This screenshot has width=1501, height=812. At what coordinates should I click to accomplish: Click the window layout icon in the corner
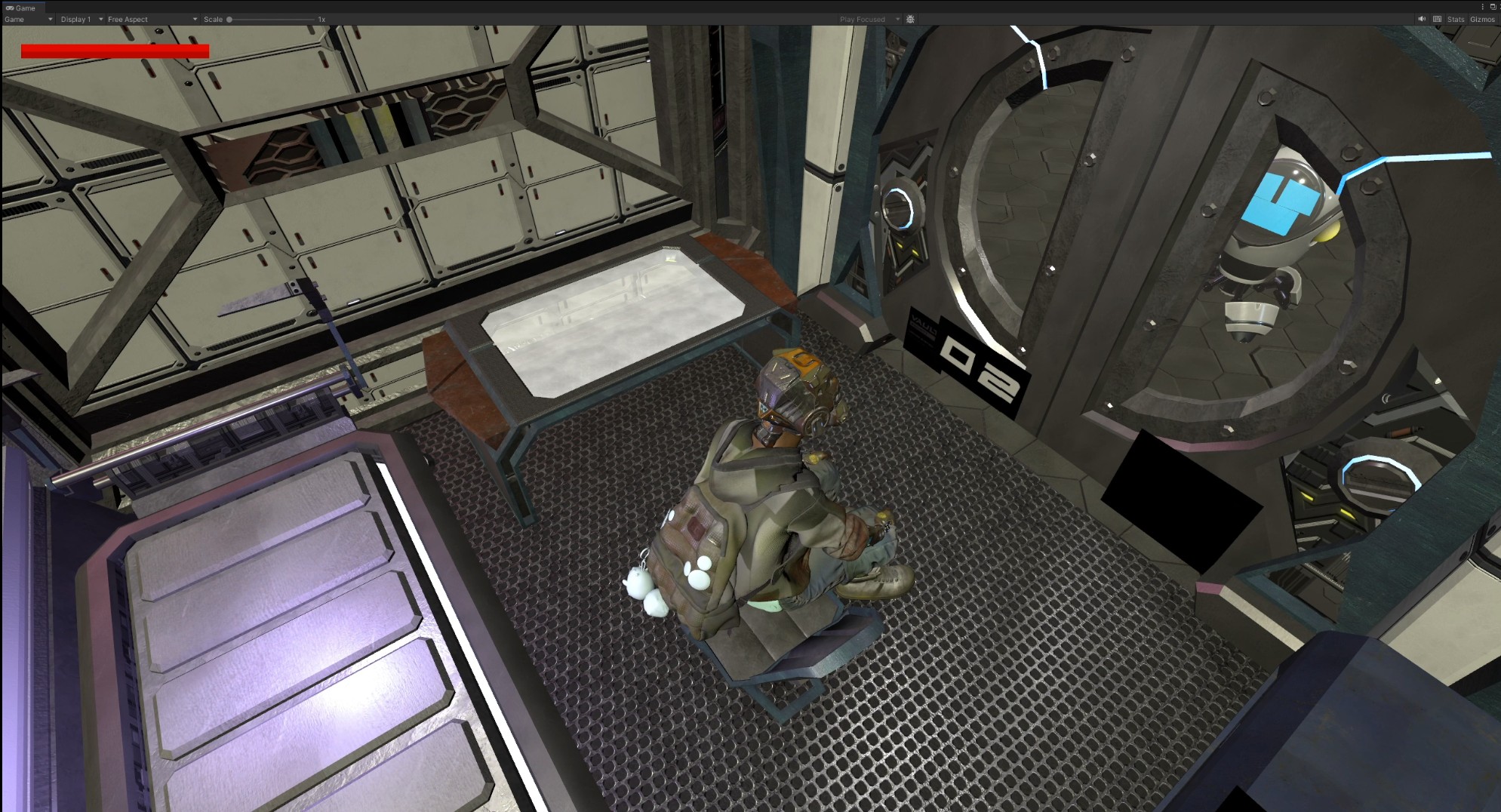point(1495,6)
